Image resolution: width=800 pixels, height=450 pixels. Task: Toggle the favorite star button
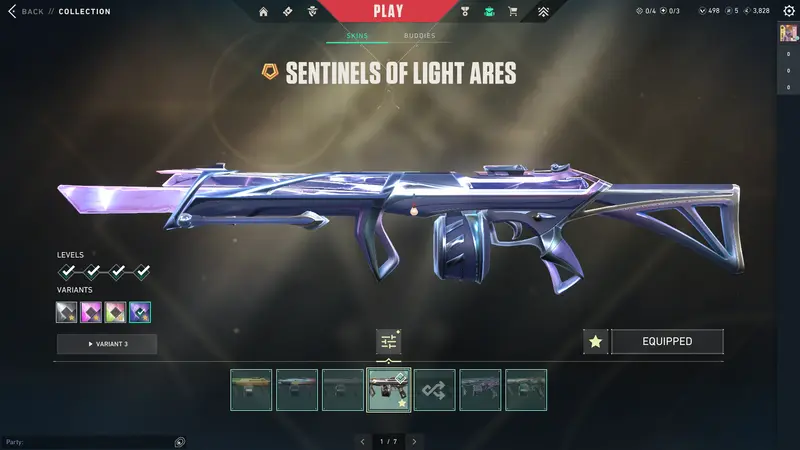tap(595, 342)
